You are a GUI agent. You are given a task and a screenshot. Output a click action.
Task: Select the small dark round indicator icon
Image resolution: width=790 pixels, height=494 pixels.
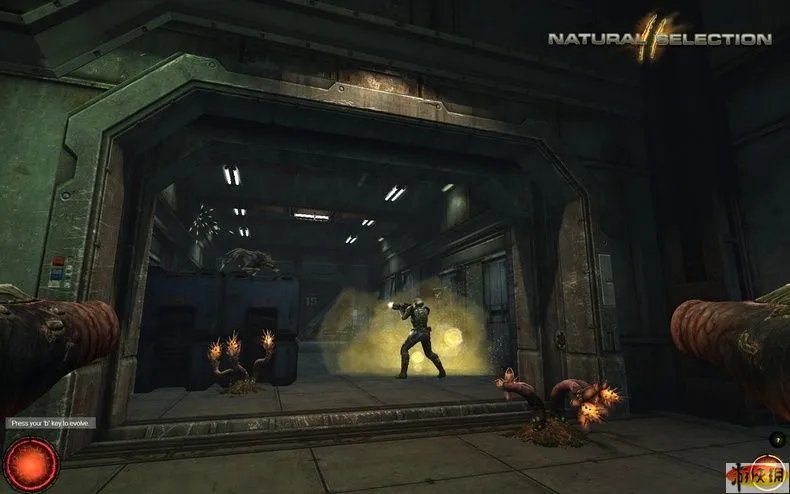pos(779,440)
